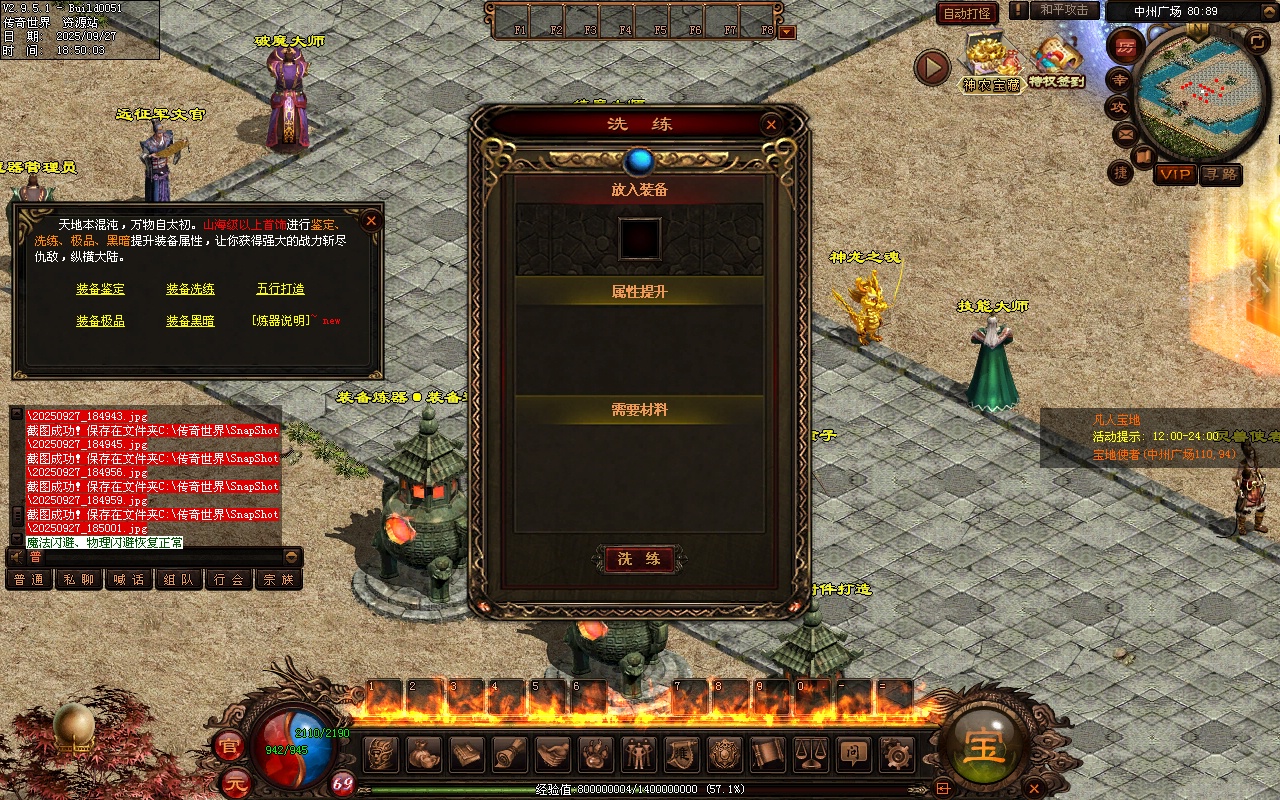The height and width of the screenshot is (800, 1280).
Task: Open the 神农宝藏 treasure event
Action: point(991,65)
